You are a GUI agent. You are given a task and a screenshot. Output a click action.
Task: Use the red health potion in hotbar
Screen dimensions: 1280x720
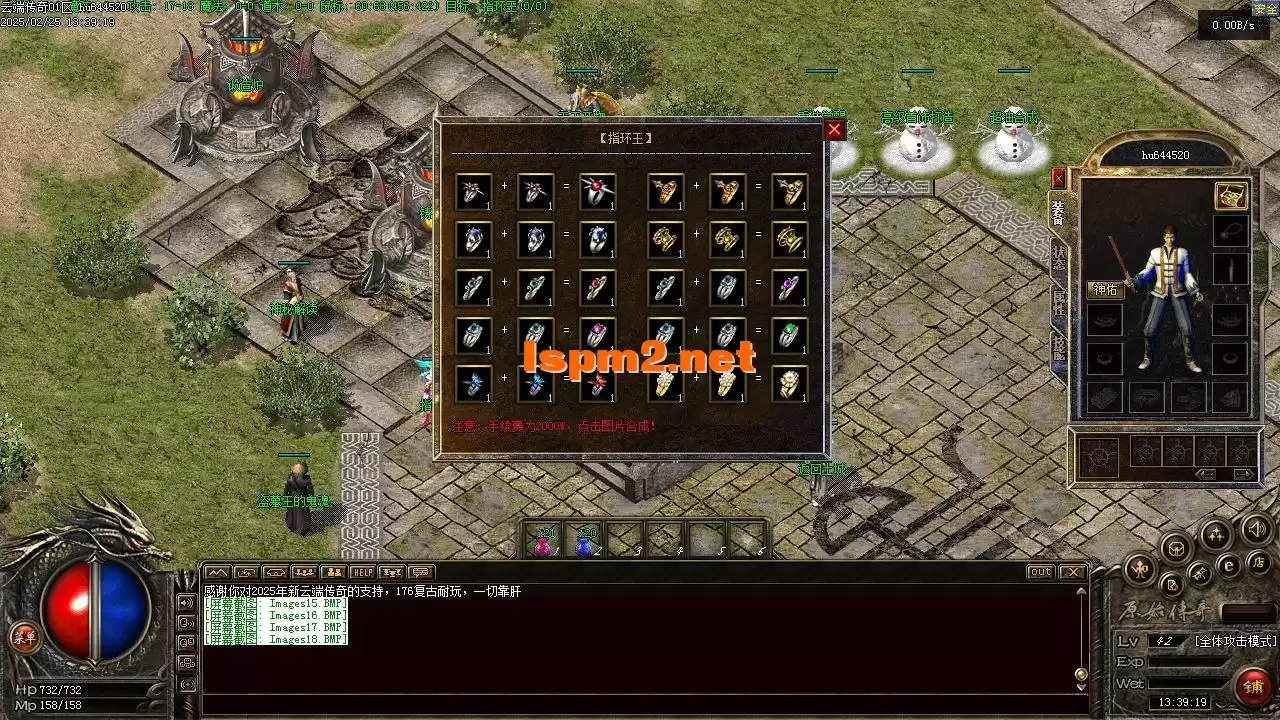coord(543,541)
